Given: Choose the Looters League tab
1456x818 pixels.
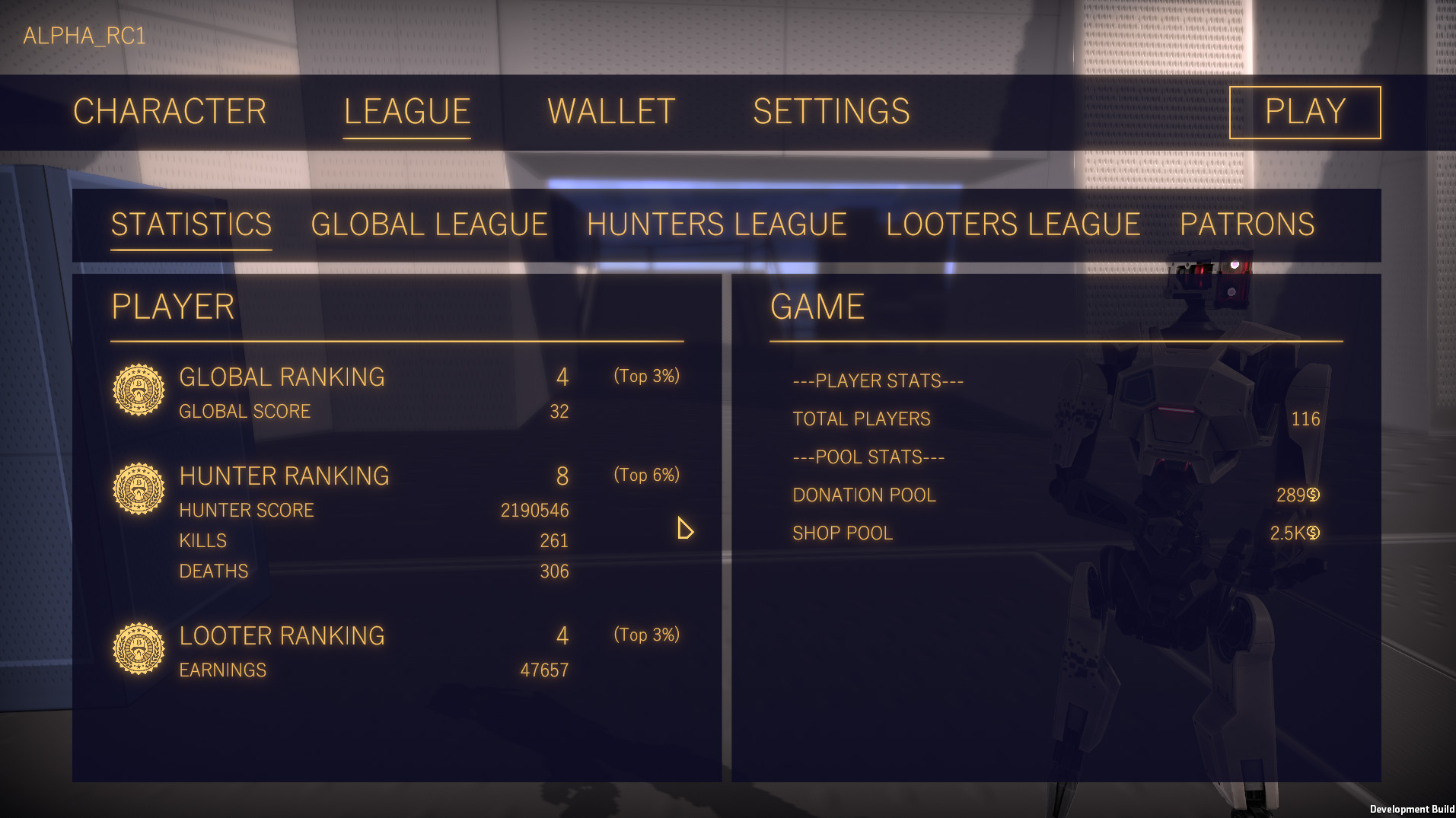Looking at the screenshot, I should click(x=1013, y=224).
